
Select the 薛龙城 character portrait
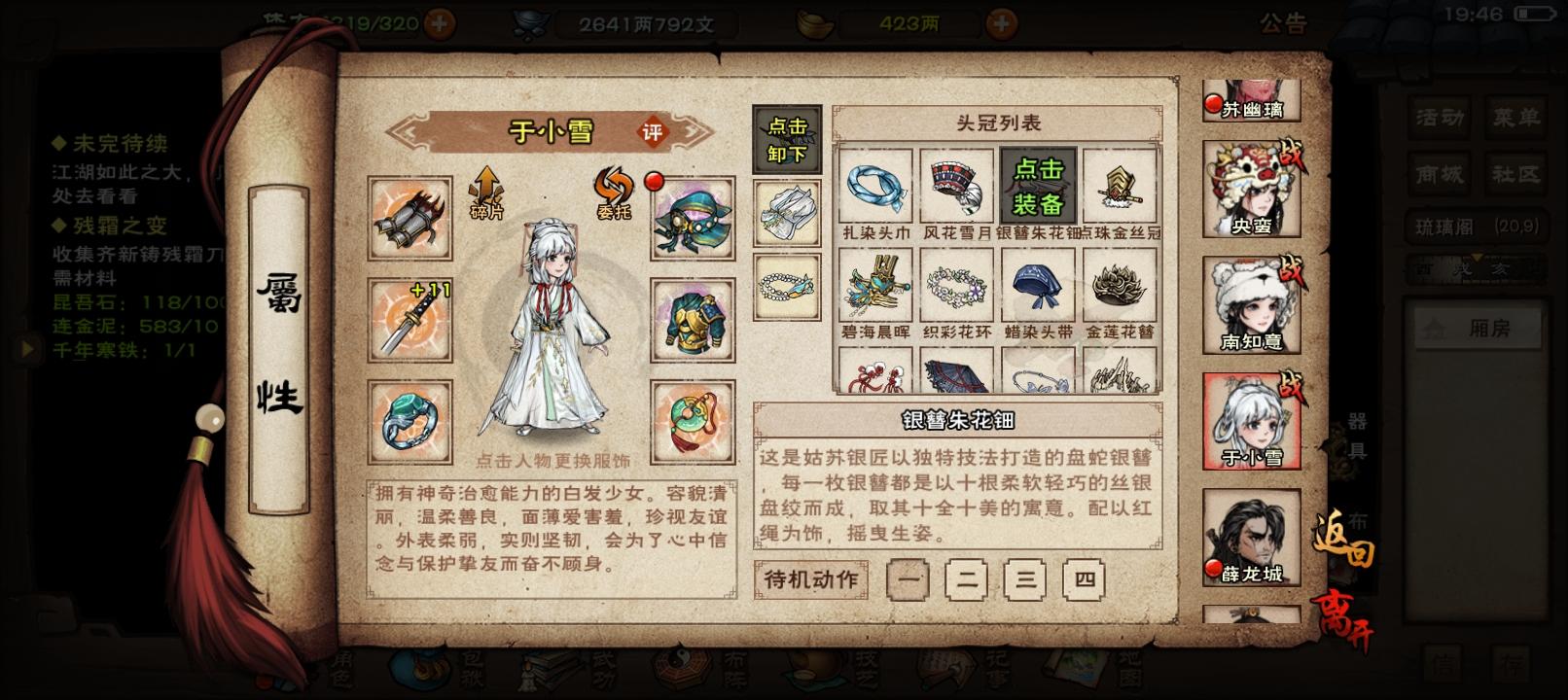coord(1251,536)
